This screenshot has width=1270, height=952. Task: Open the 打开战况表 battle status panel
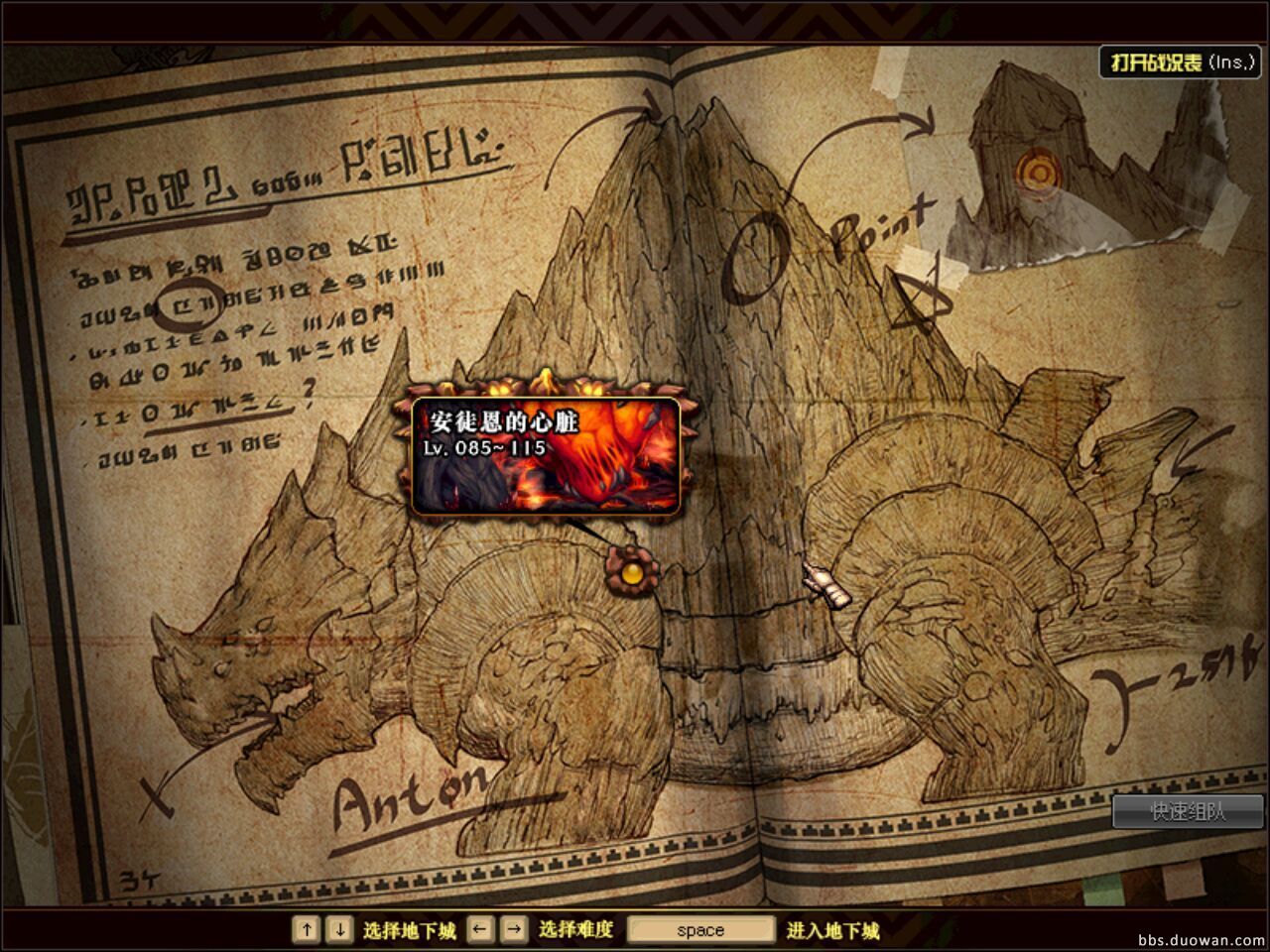(1184, 62)
